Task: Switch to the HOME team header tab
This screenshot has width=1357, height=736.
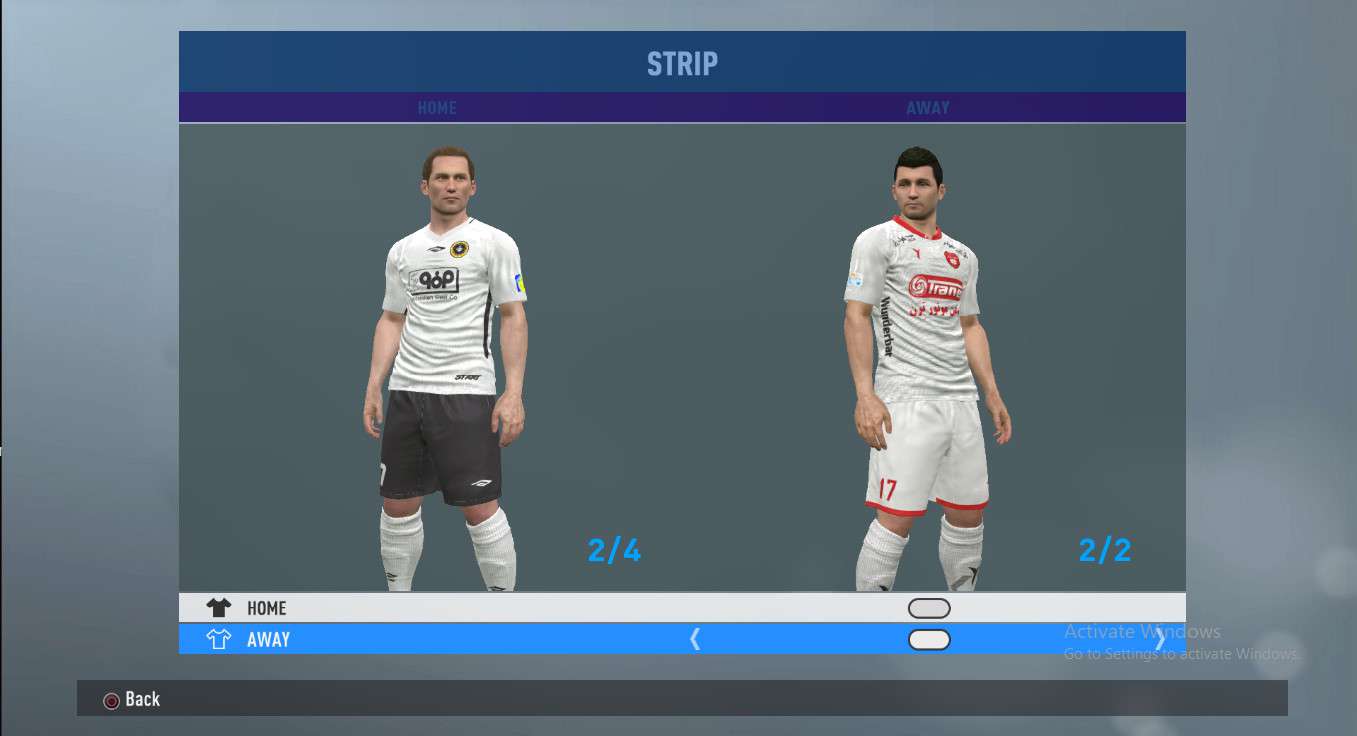Action: tap(437, 108)
